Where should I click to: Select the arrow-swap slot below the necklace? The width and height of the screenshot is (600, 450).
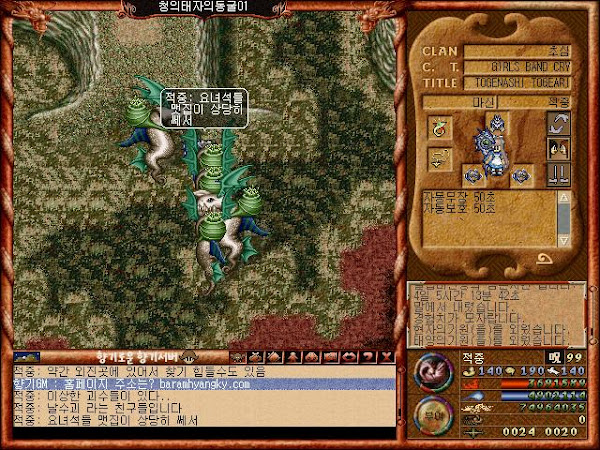pos(440,158)
